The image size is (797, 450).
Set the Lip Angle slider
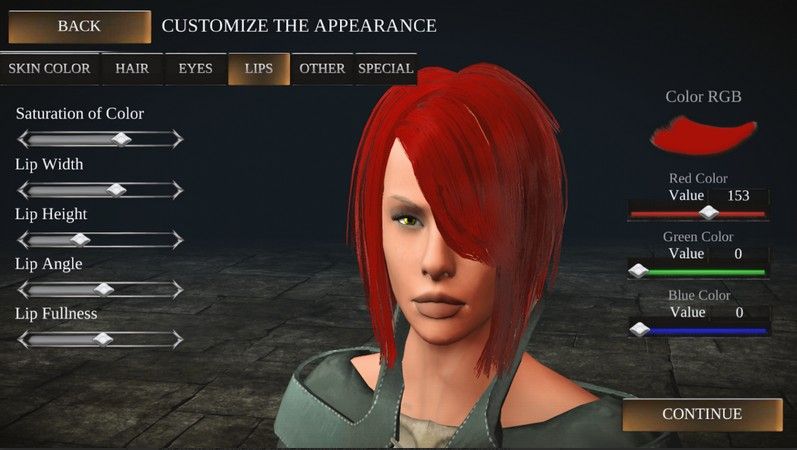[x=100, y=289]
